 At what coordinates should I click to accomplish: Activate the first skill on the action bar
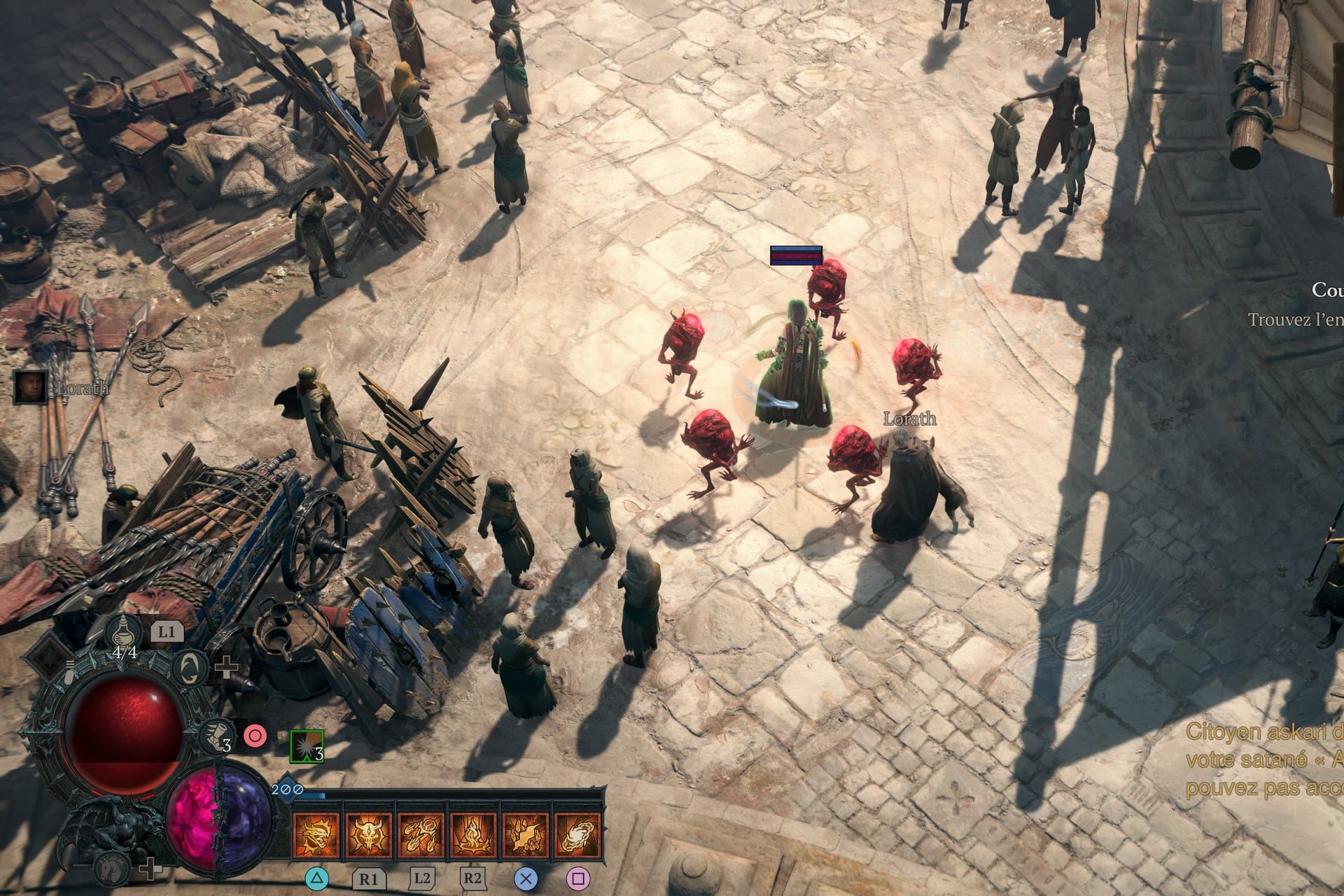coord(316,833)
